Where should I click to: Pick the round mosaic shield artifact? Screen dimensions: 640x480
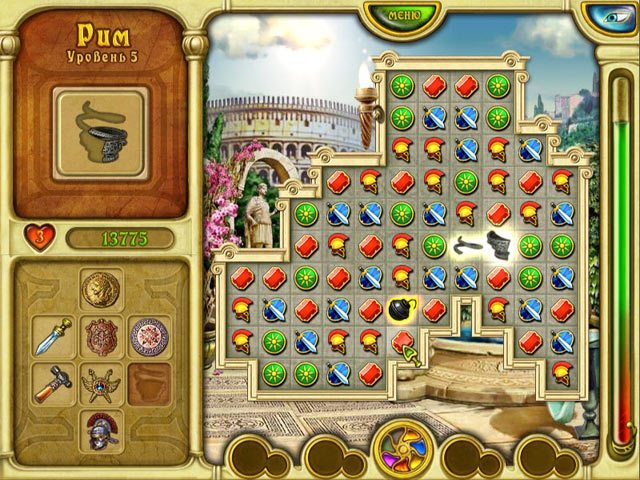point(147,336)
